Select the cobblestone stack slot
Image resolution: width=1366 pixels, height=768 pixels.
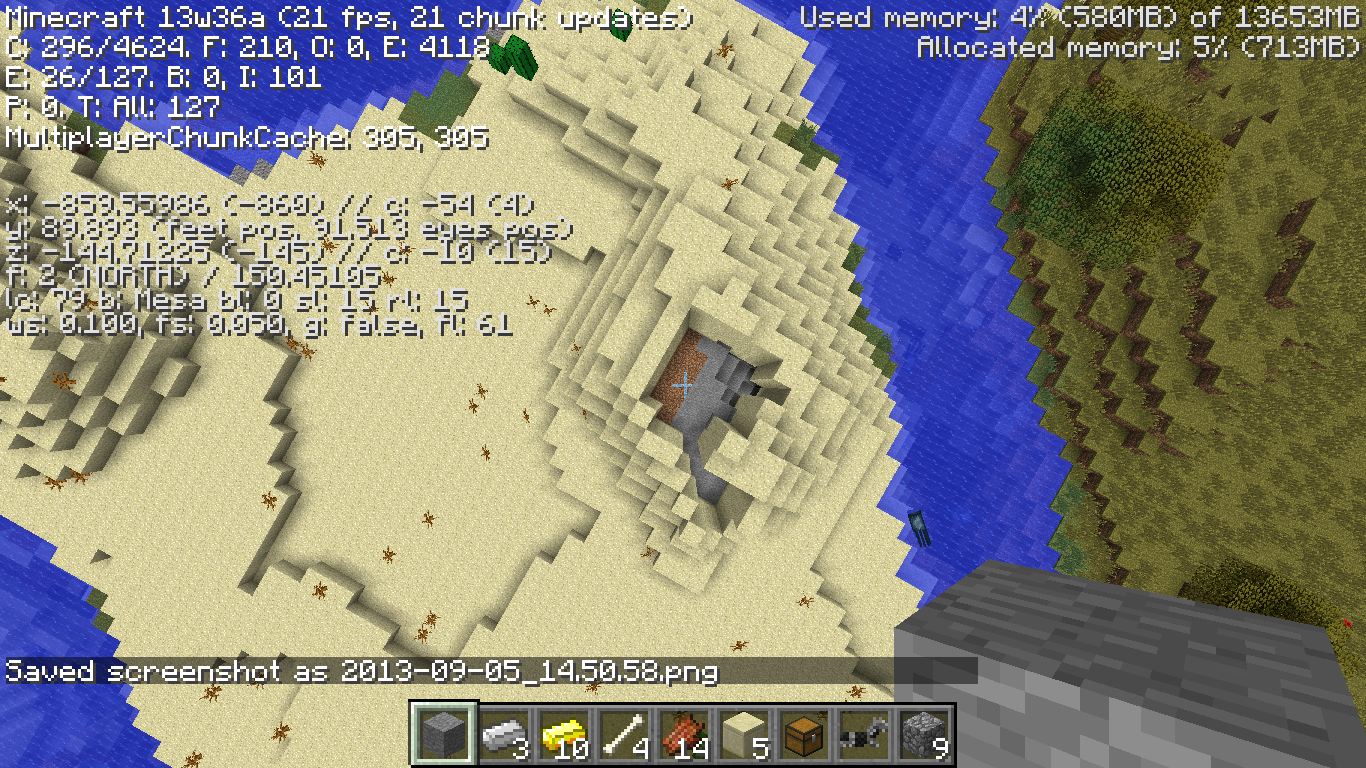[x=922, y=735]
